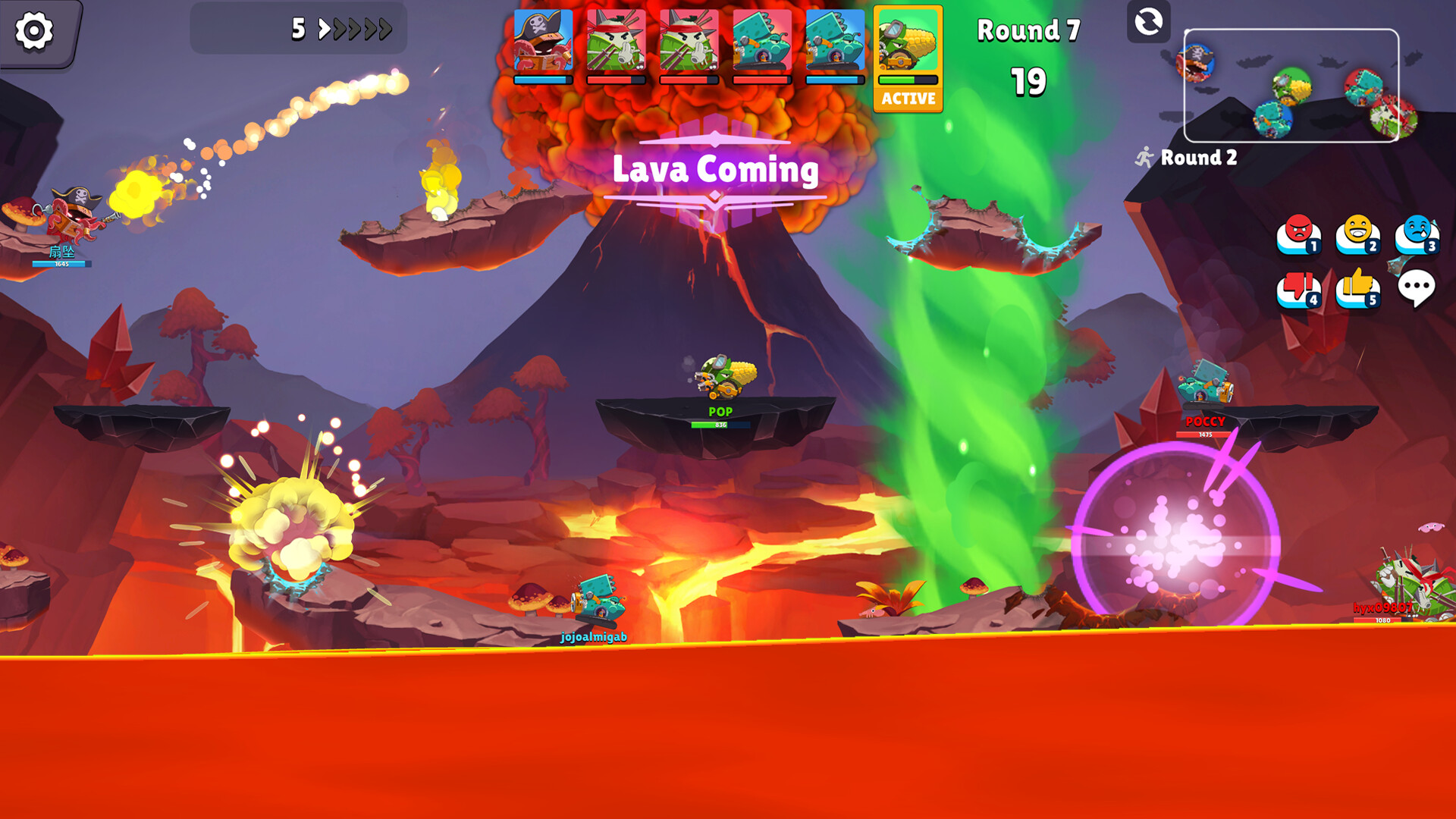
Task: Click the Lava Coming banner
Action: 714,171
